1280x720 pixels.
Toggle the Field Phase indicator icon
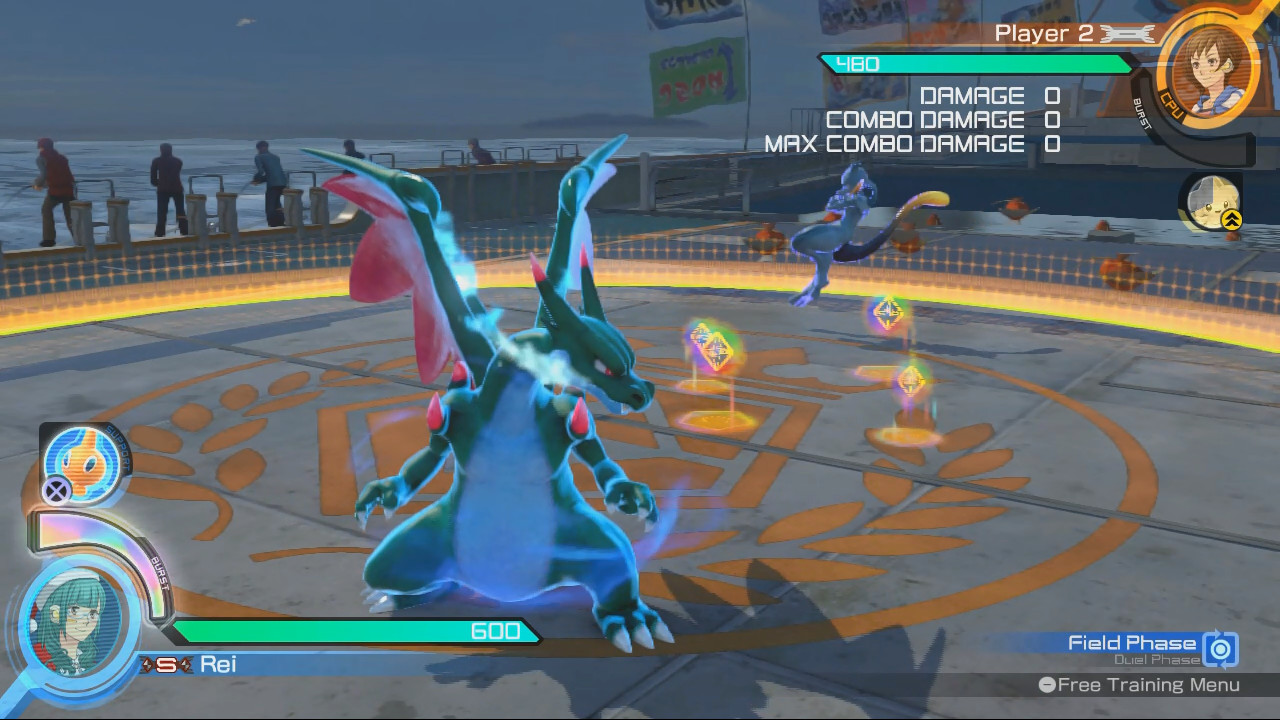[x=1221, y=649]
